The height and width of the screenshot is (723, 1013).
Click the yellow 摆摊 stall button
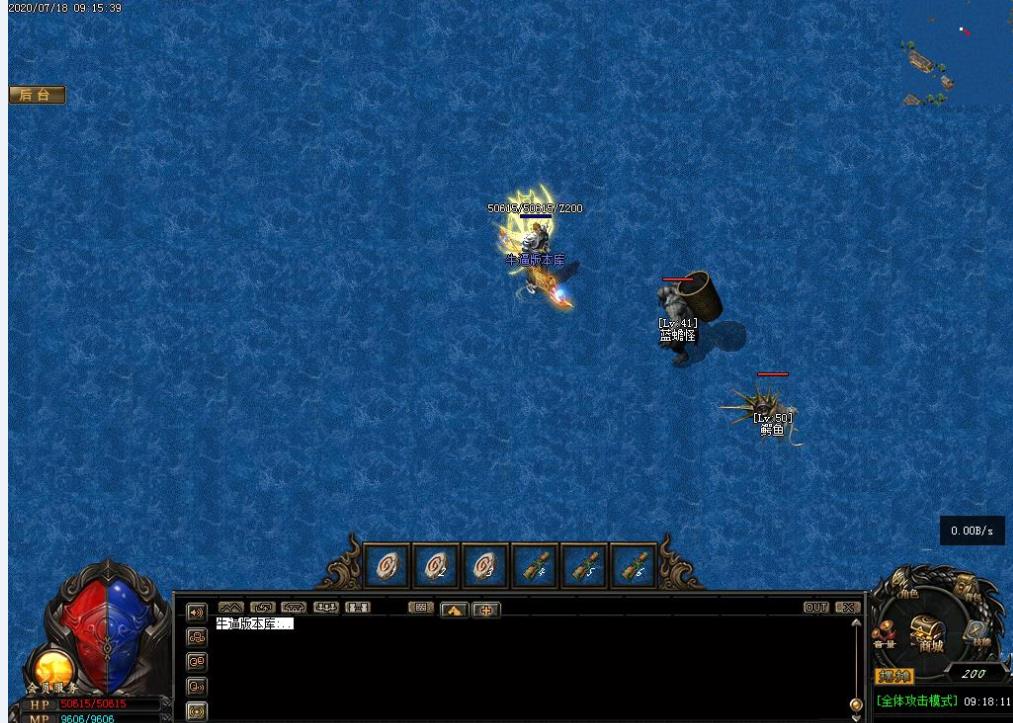click(894, 676)
